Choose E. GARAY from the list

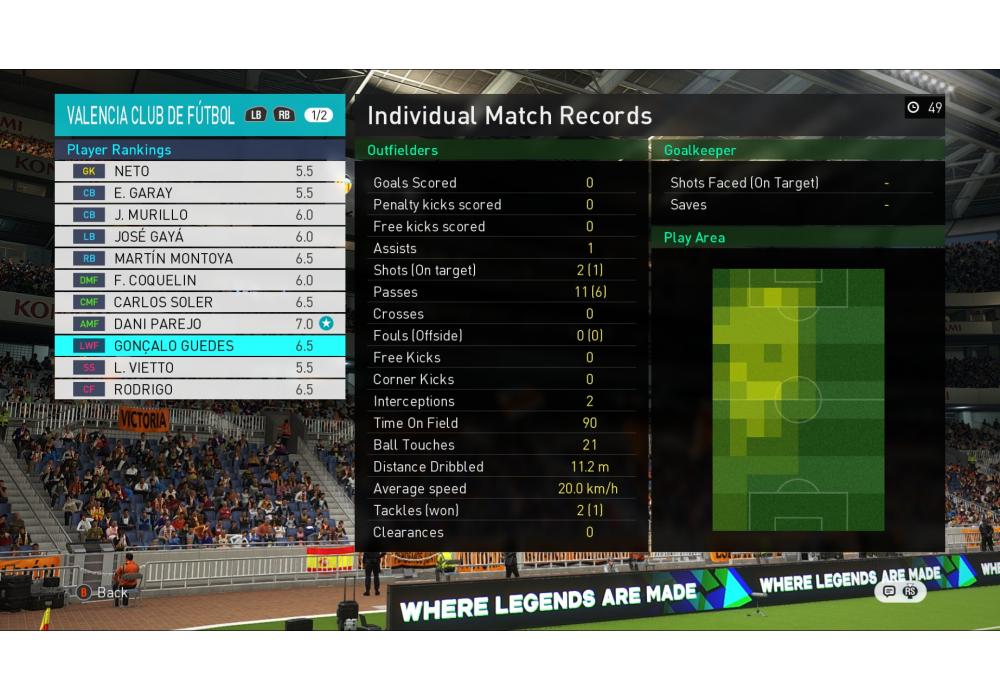pos(199,193)
